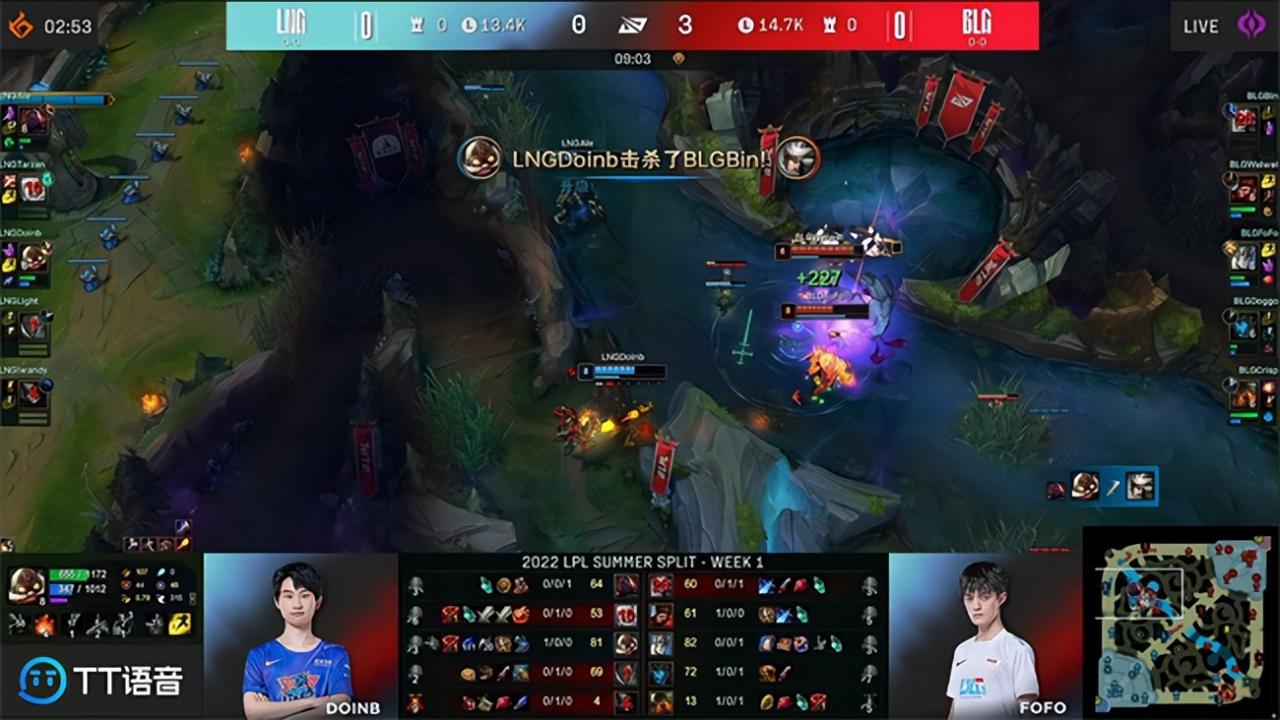This screenshot has height=720, width=1280.
Task: Select LNGTarzan's portrait in left sidebar
Action: click(32, 189)
